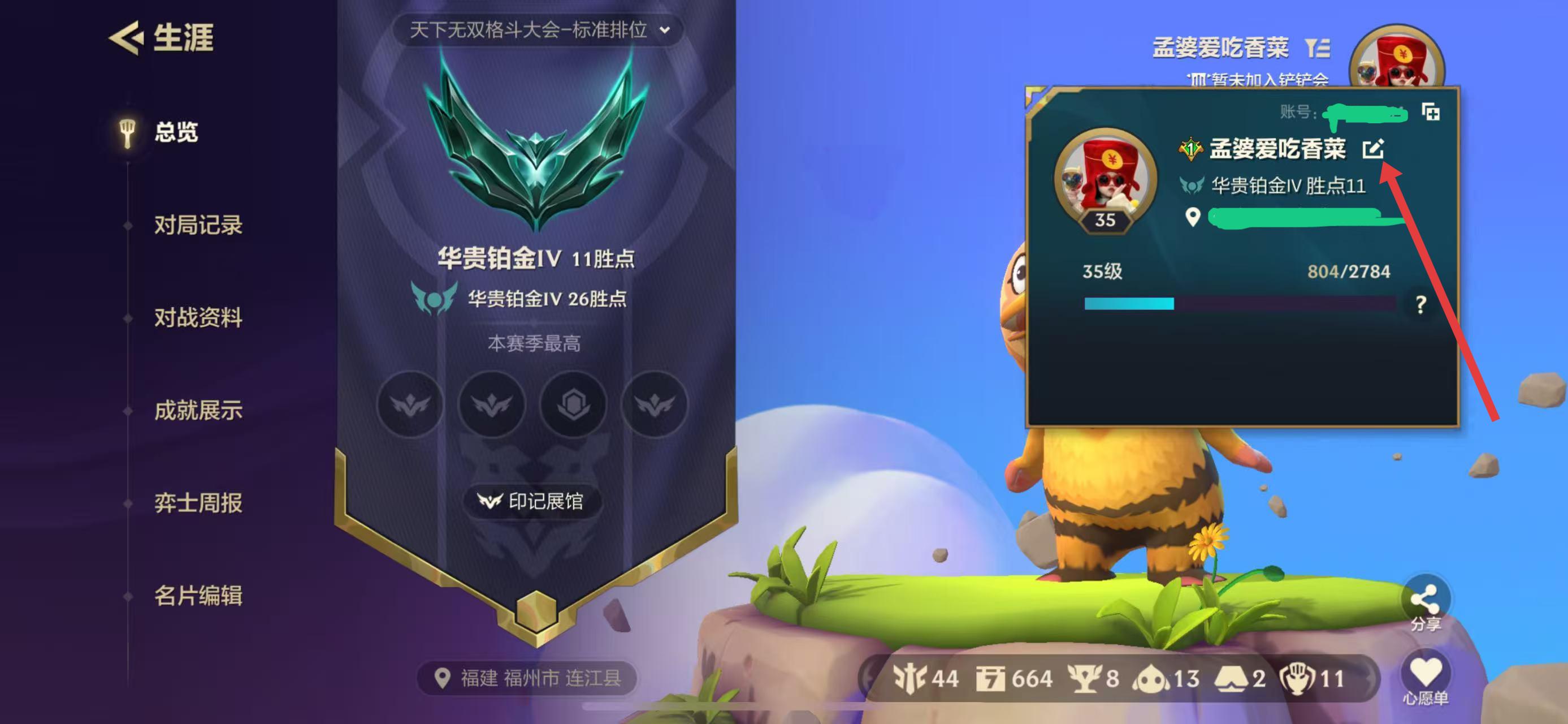Select the hexagon emblem slot under 本赛季最高
The image size is (1568, 724).
click(x=573, y=404)
